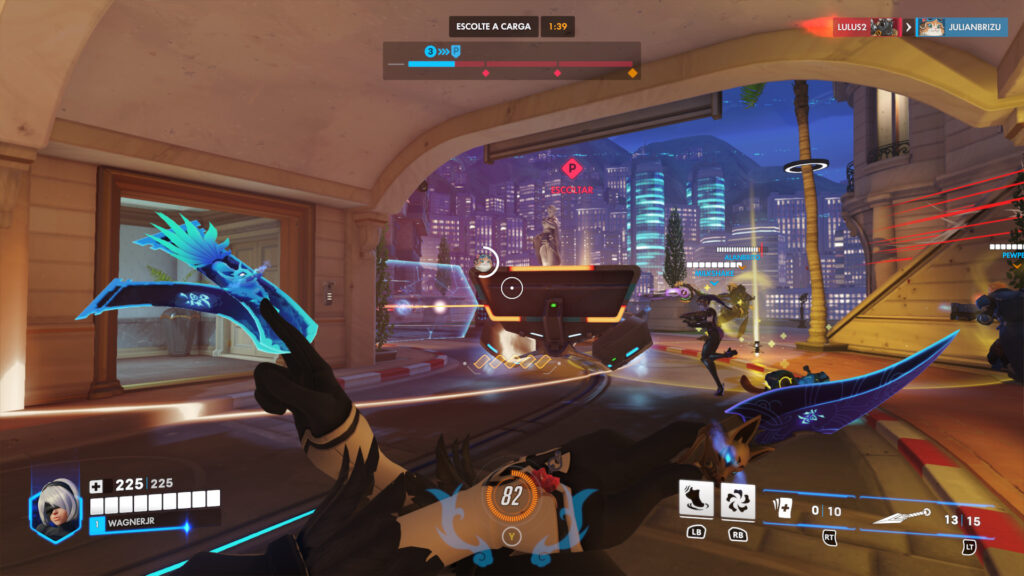Select the Healing Ofuda weapon icon

pos(783,511)
